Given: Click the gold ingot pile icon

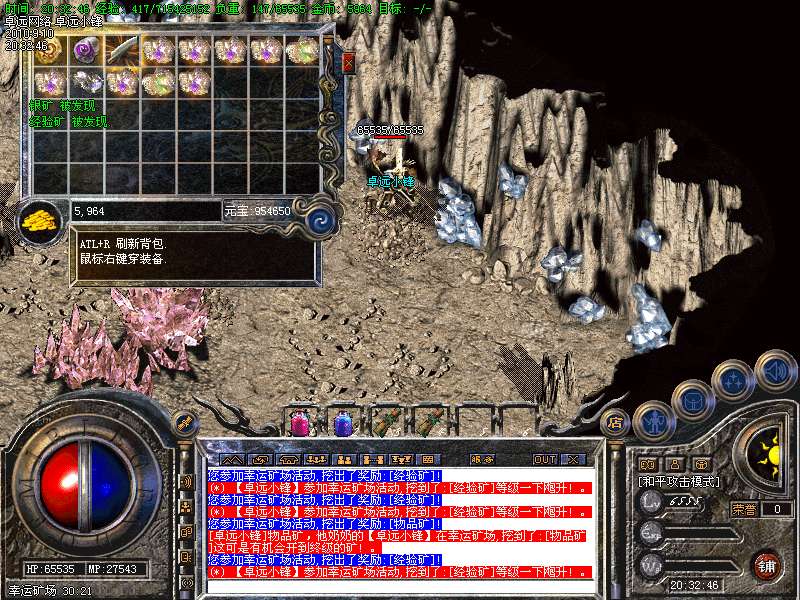Looking at the screenshot, I should (40, 217).
